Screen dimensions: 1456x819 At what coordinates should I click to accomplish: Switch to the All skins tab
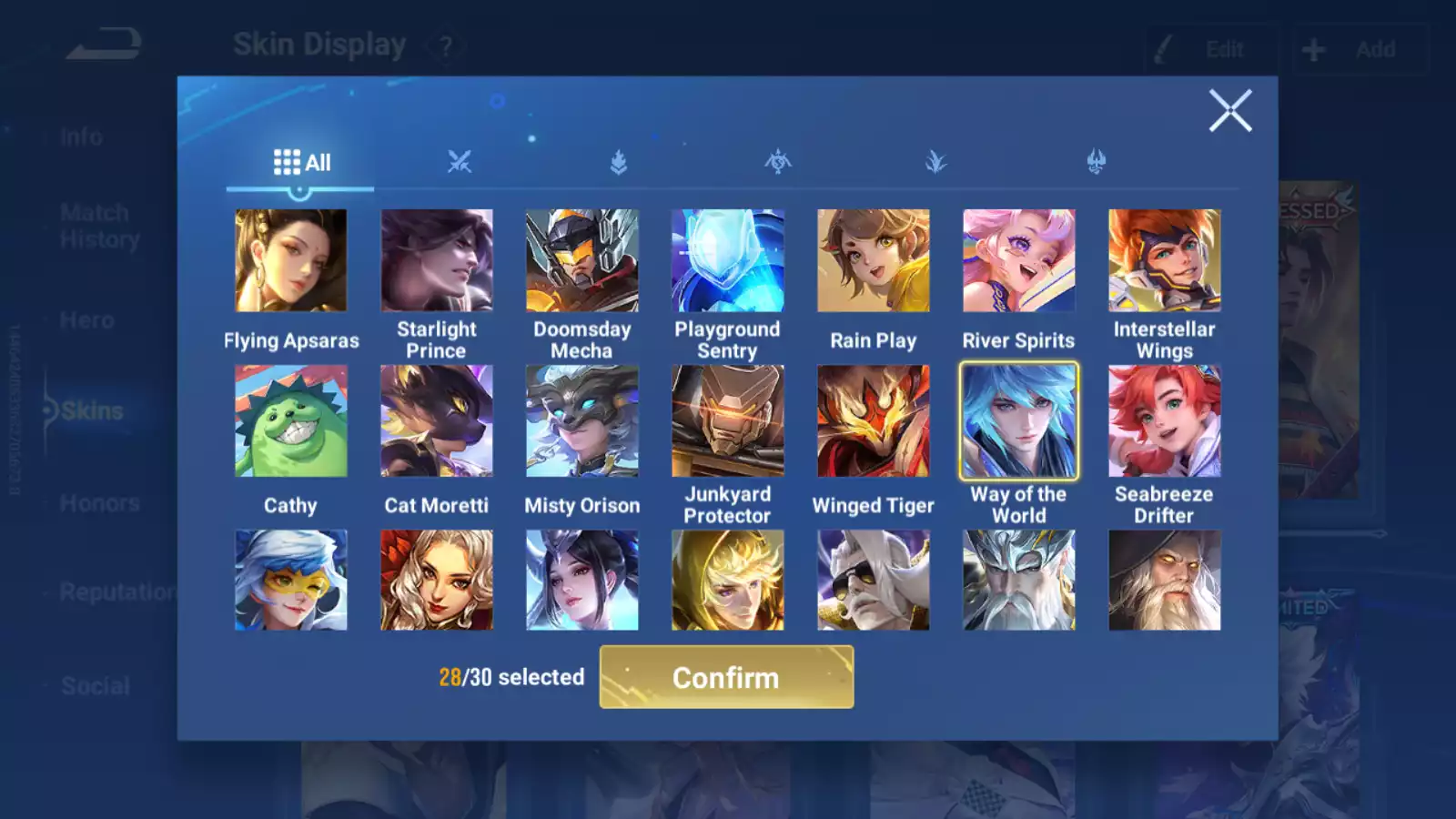(x=301, y=163)
